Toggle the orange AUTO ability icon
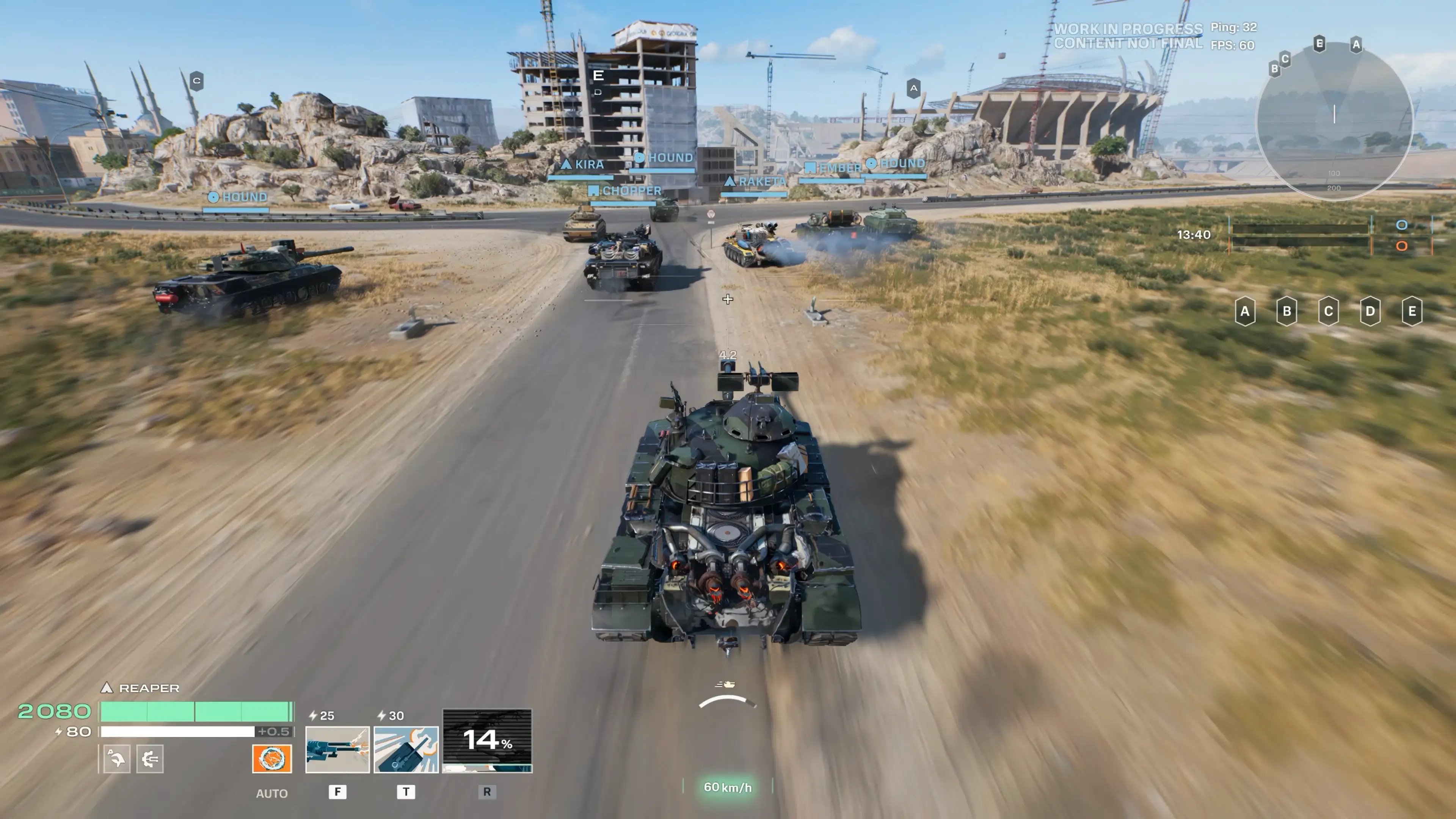 click(272, 758)
